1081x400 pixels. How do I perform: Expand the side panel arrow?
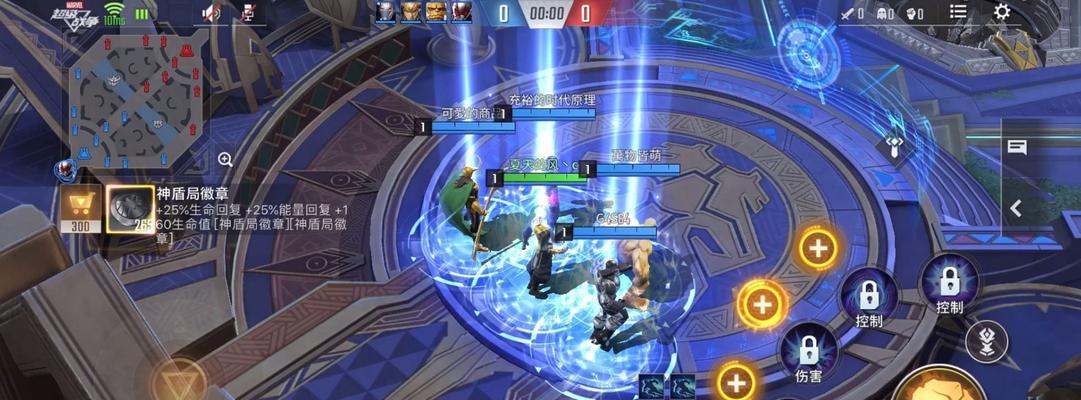click(1017, 208)
